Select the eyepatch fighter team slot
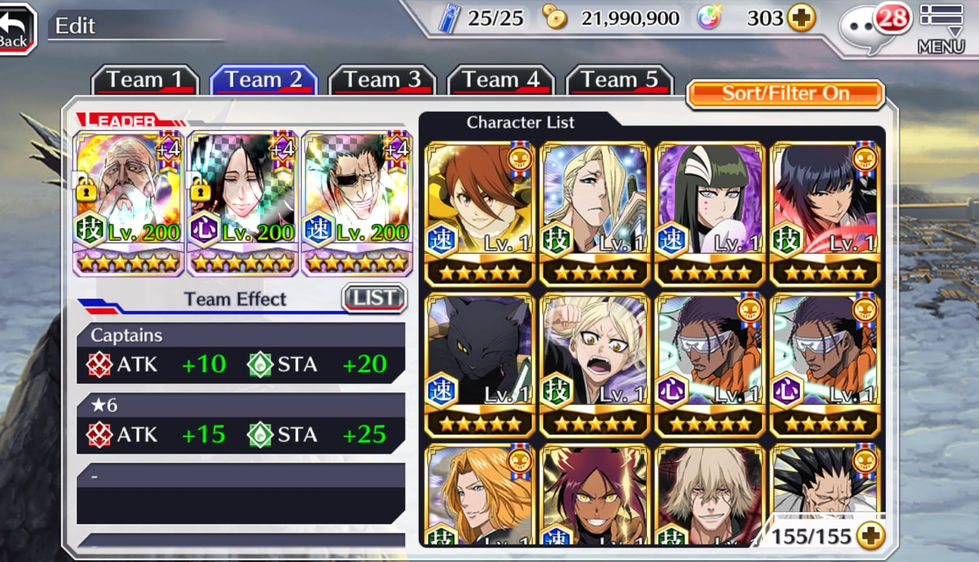Viewport: 979px width, 562px height. 357,202
